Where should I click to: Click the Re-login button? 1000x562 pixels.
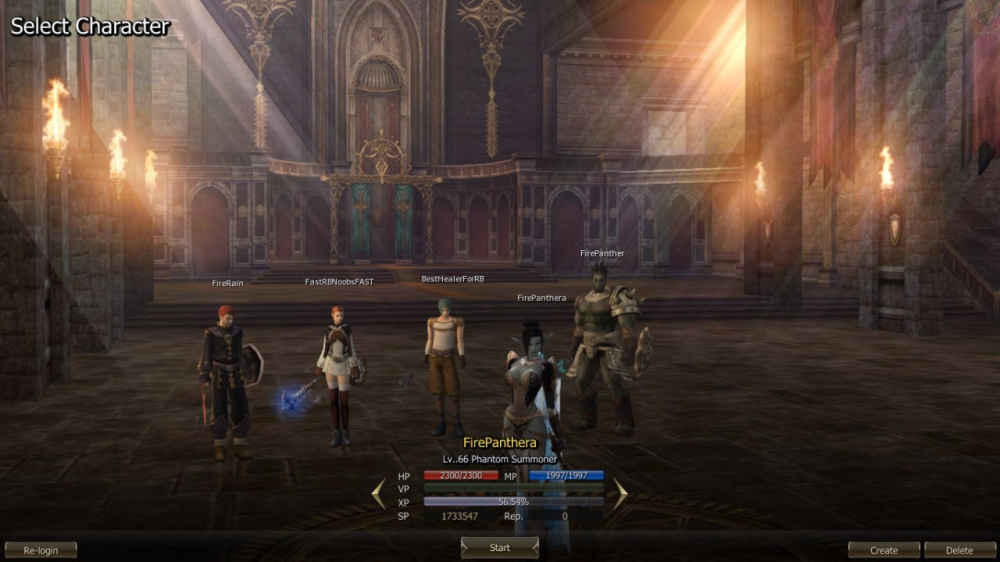click(x=41, y=550)
